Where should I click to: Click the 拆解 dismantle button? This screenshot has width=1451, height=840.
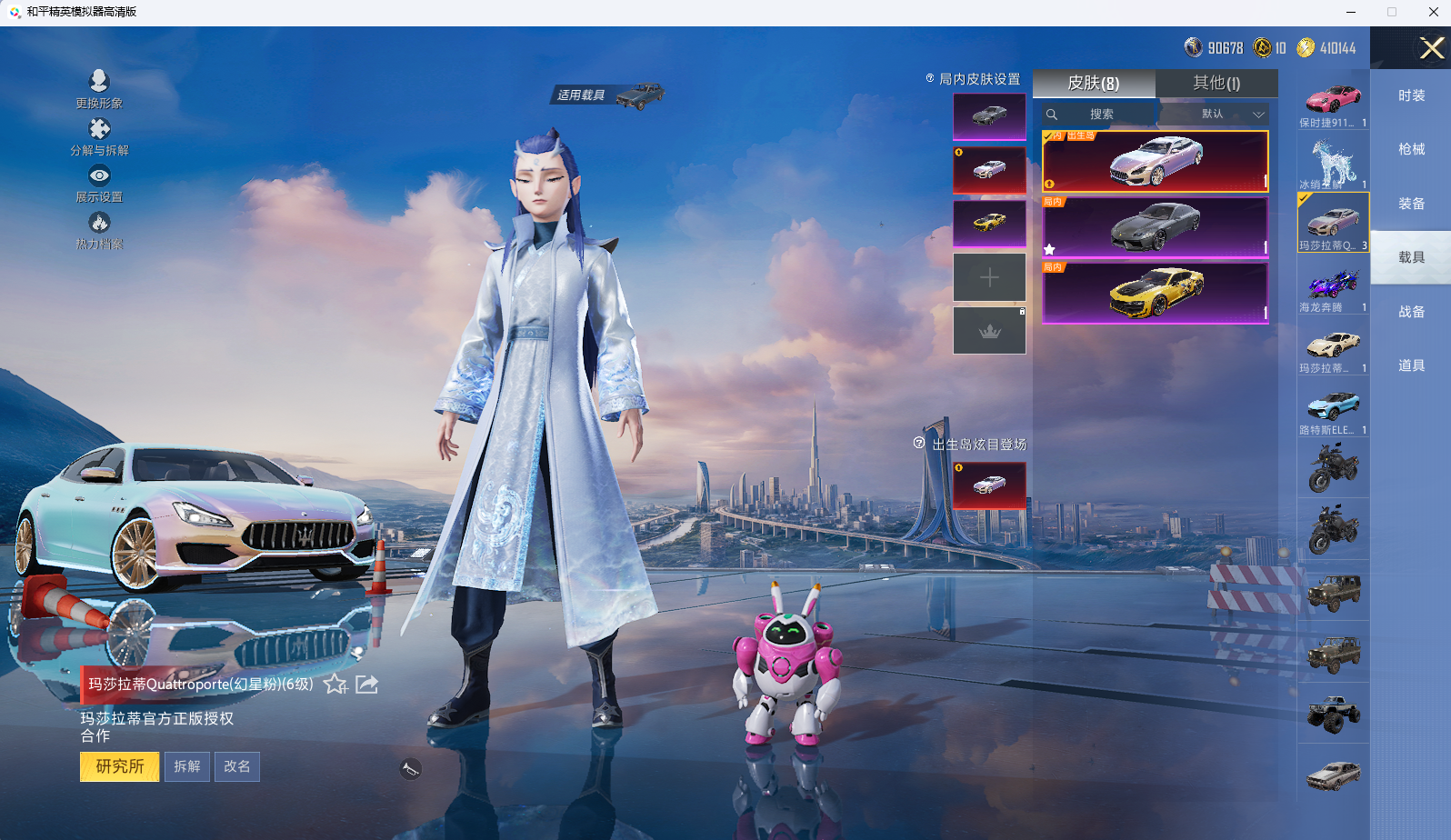tap(187, 766)
